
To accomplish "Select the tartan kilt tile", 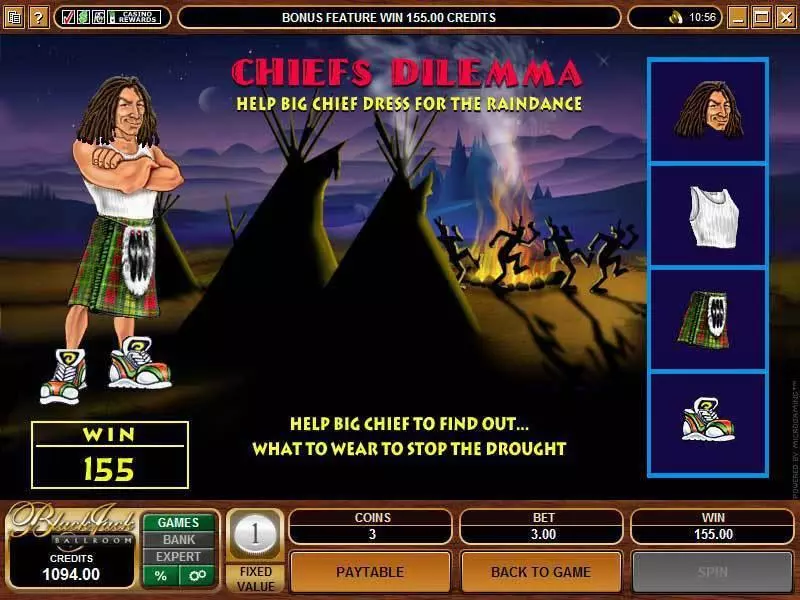I will (x=707, y=319).
